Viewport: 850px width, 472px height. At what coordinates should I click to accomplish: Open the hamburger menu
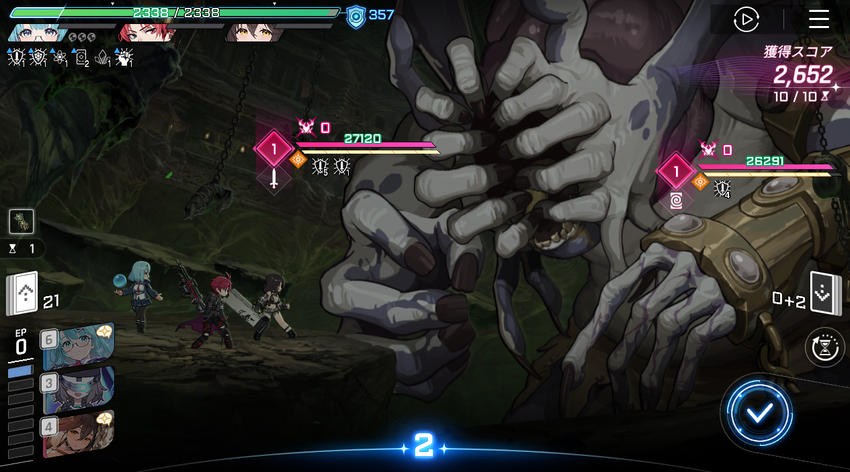pos(819,19)
